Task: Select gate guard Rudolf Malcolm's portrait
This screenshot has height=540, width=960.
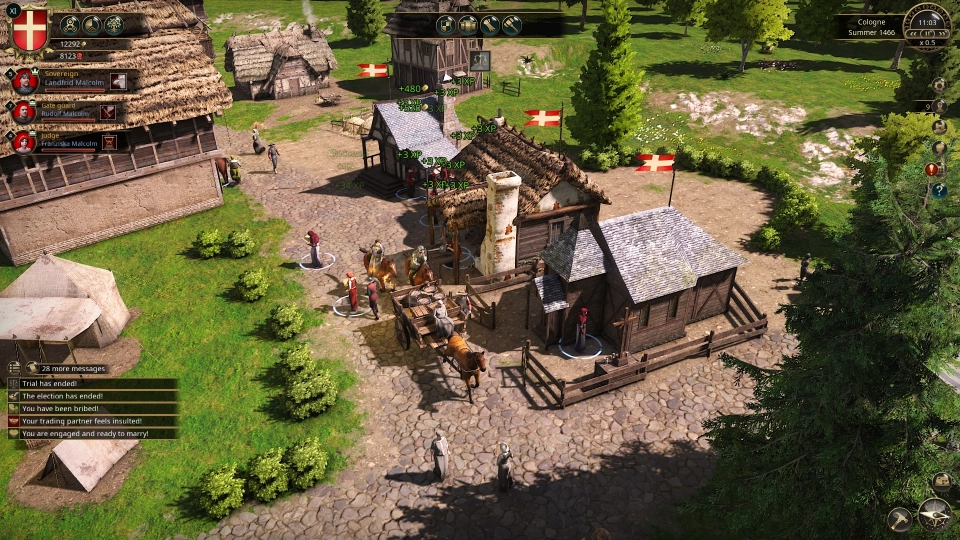Action: pyautogui.click(x=25, y=111)
